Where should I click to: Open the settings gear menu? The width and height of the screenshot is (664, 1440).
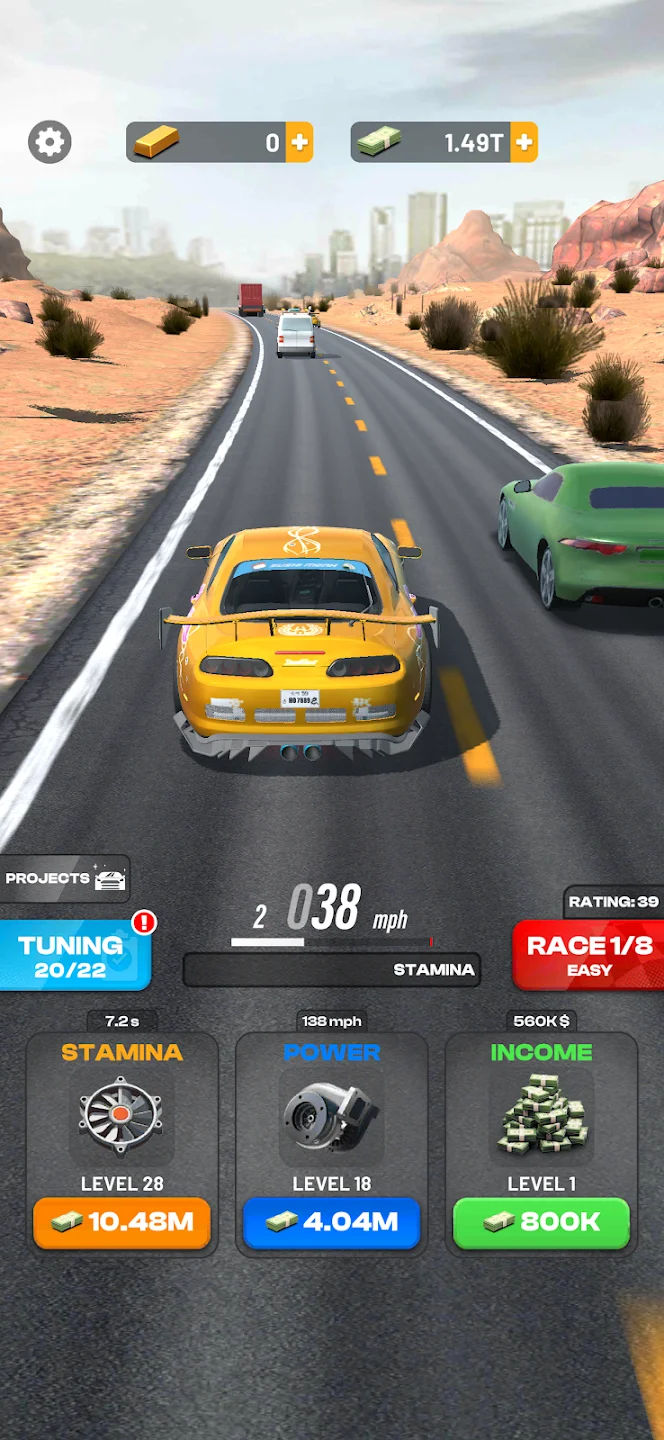click(49, 142)
